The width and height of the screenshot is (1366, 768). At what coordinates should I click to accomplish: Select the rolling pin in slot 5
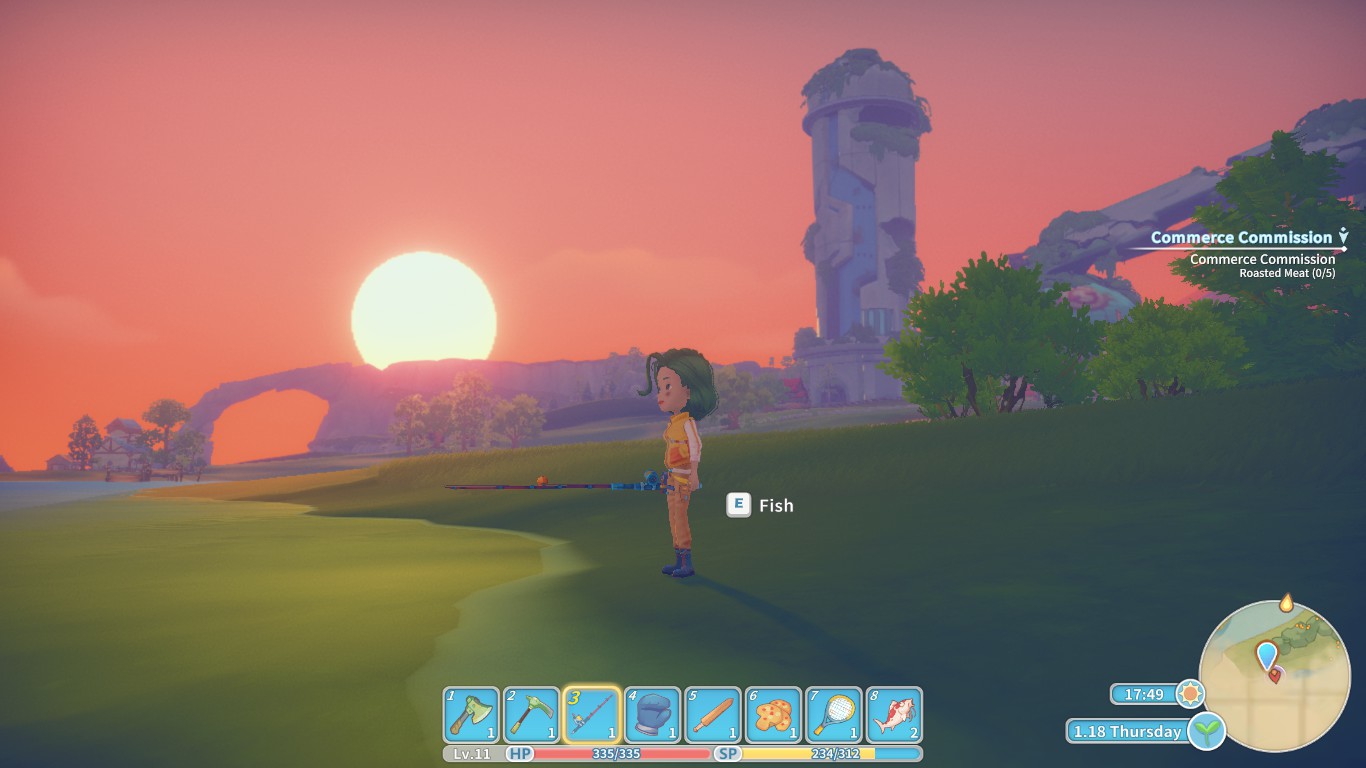pyautogui.click(x=713, y=712)
